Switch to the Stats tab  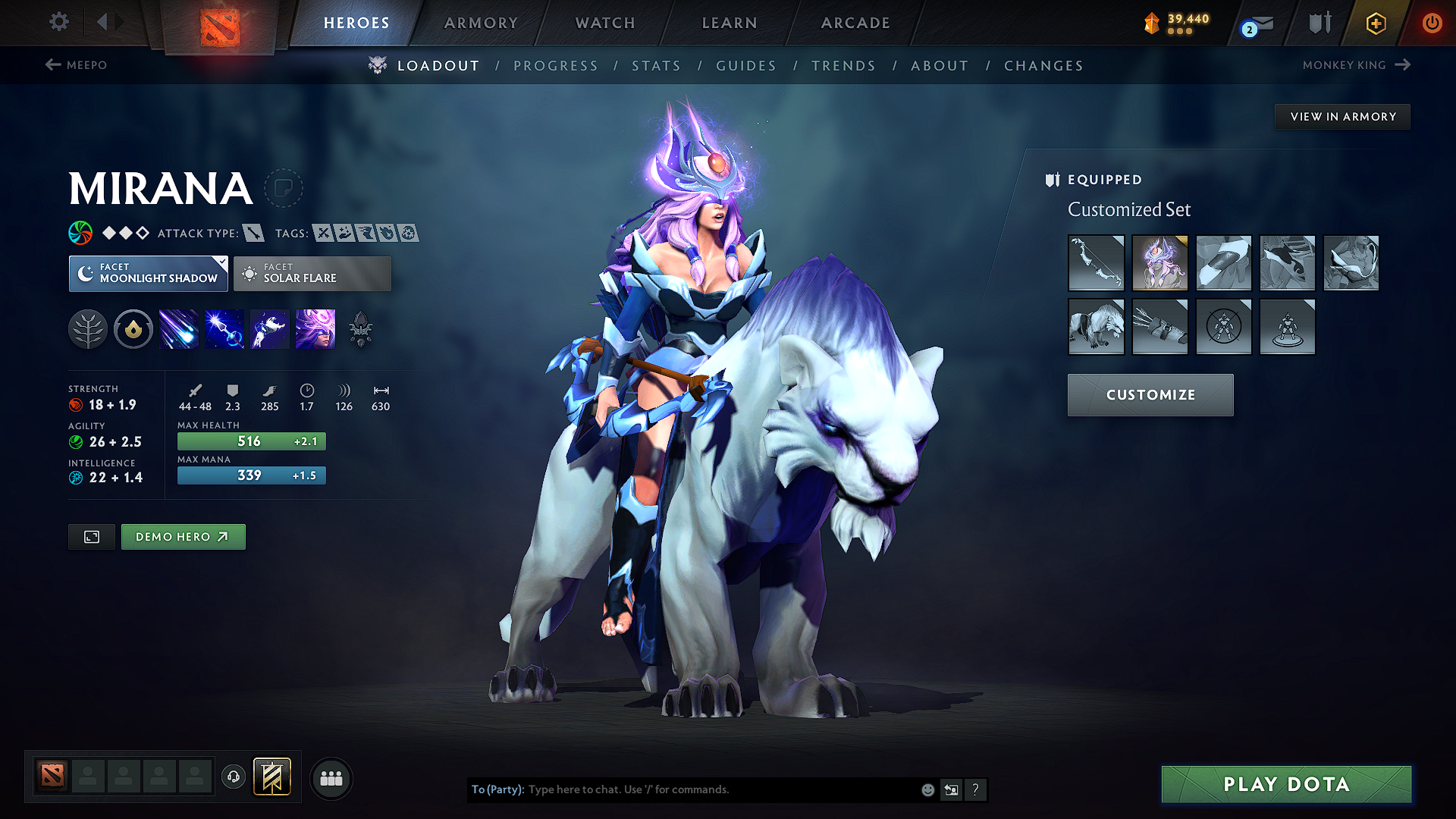(656, 65)
